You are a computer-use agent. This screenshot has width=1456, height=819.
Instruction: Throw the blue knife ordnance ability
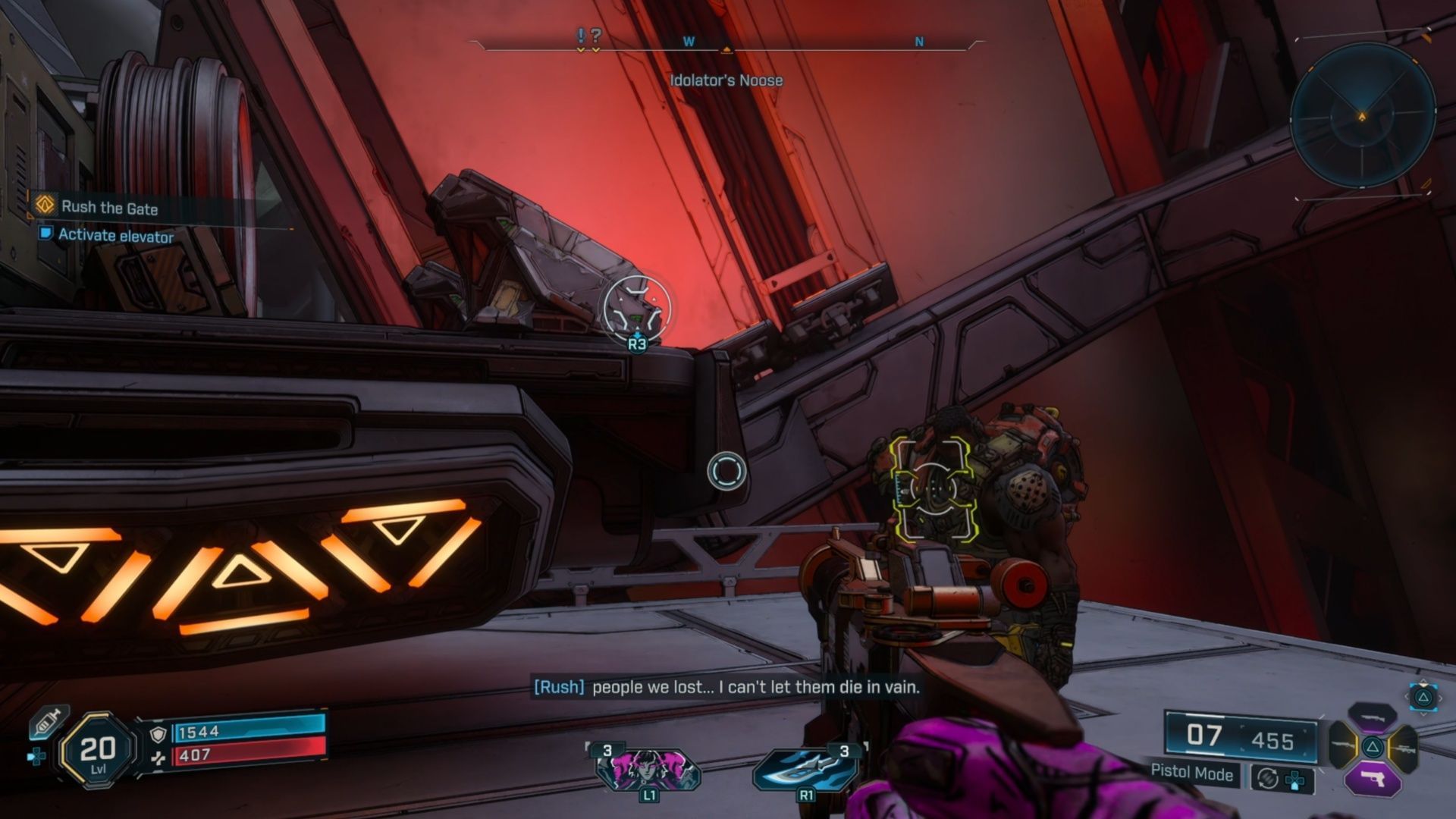coord(805,769)
